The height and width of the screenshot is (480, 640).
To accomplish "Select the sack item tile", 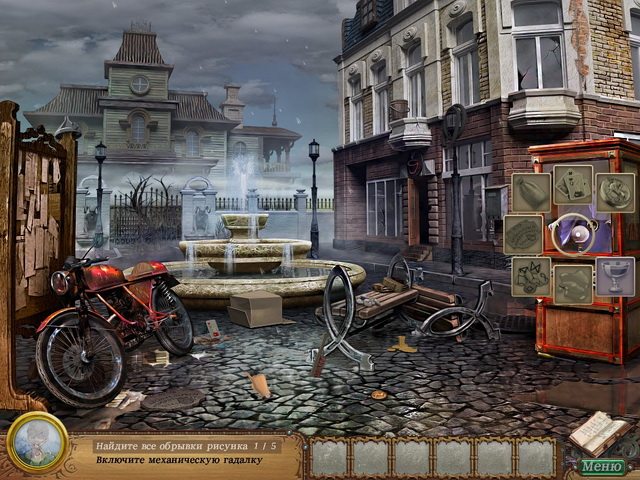I will pos(532,193).
